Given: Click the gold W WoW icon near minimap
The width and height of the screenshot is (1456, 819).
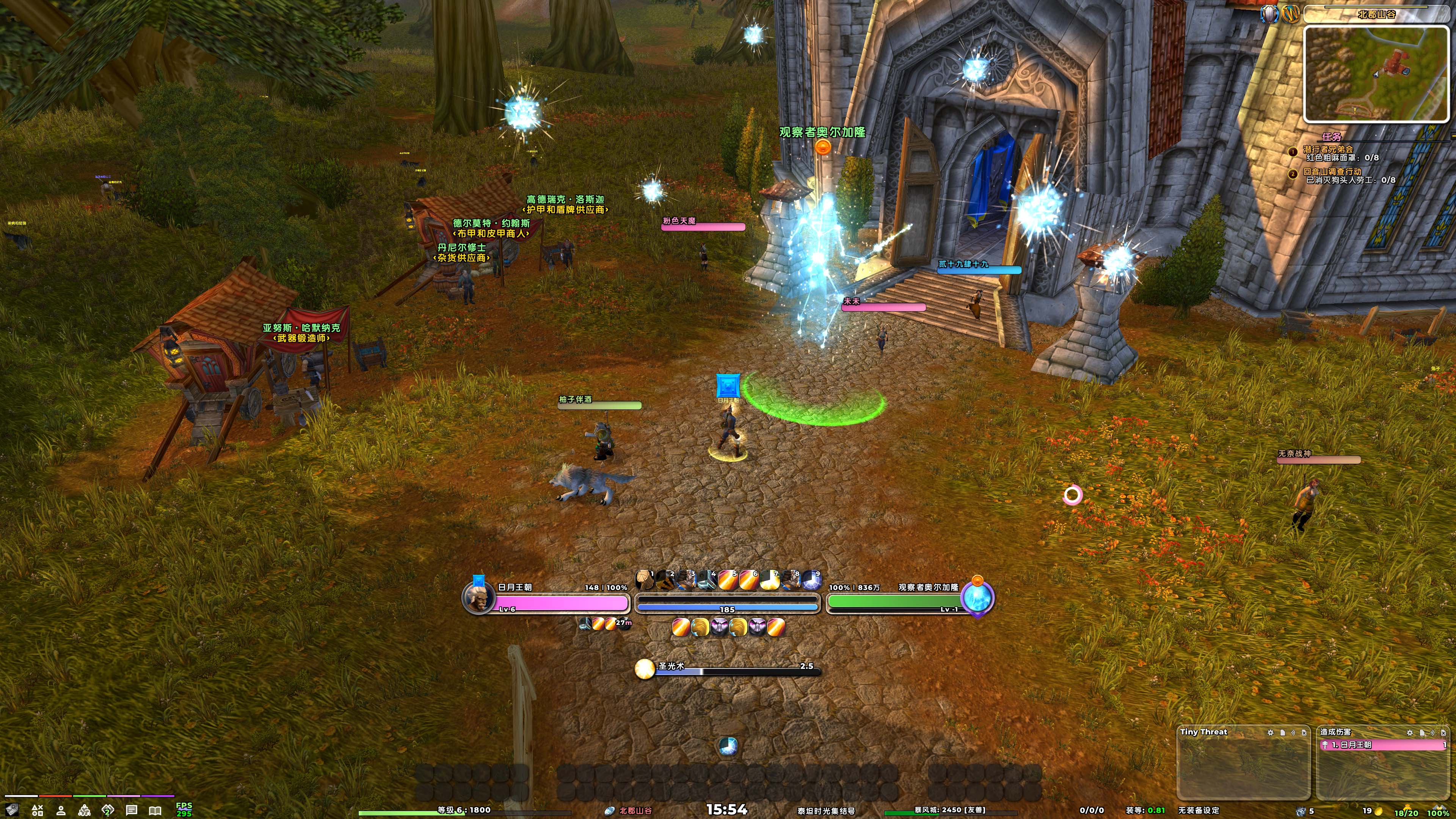Looking at the screenshot, I should (1290, 14).
